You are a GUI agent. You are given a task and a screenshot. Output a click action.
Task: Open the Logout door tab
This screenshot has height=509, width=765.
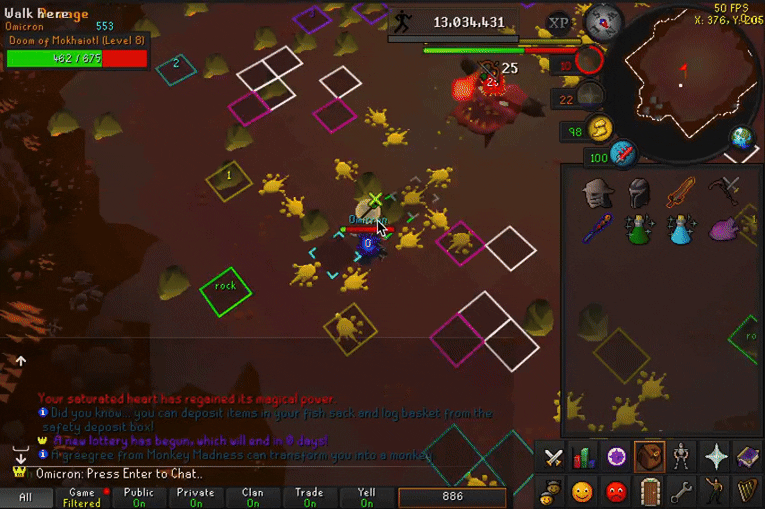651,491
